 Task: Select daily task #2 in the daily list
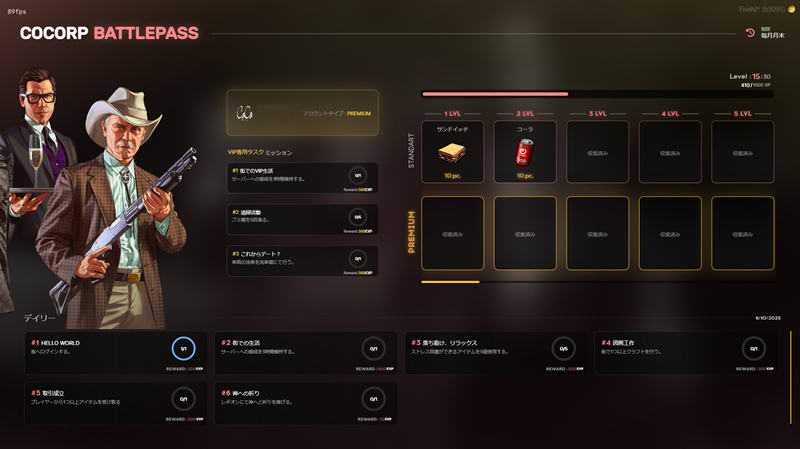coord(305,353)
